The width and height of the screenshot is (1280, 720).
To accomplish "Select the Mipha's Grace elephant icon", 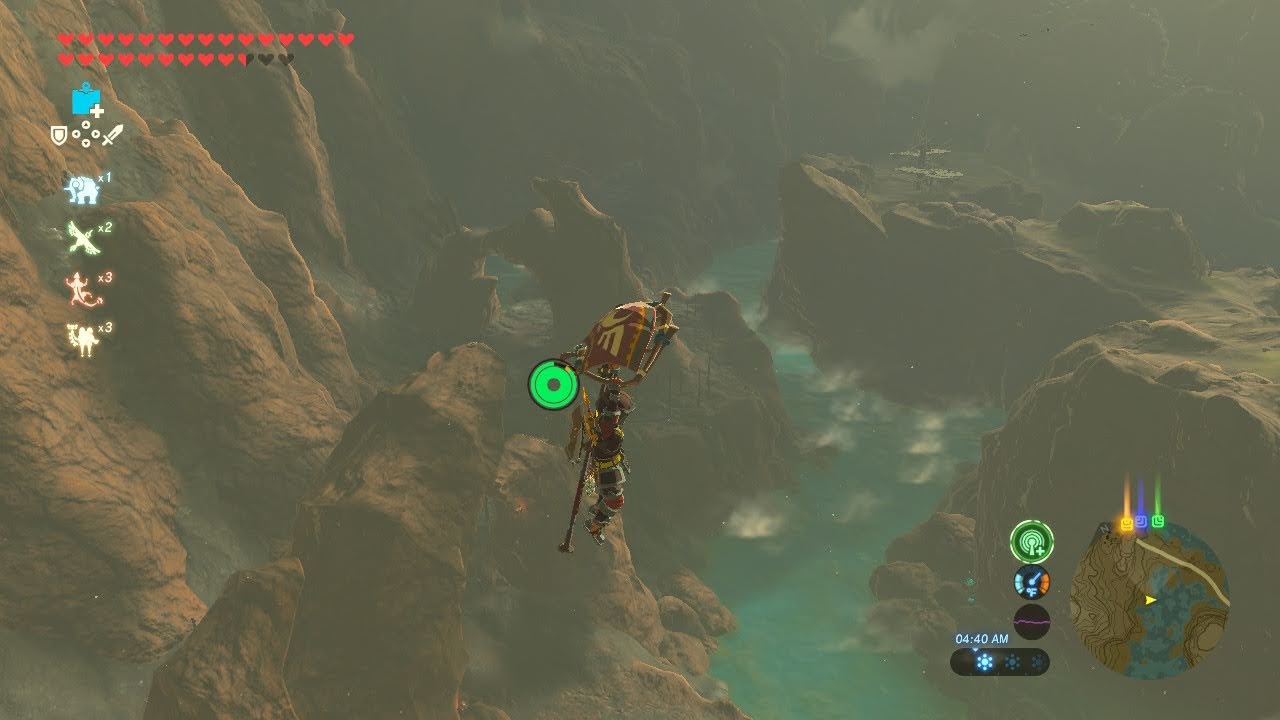I will pyautogui.click(x=81, y=189).
